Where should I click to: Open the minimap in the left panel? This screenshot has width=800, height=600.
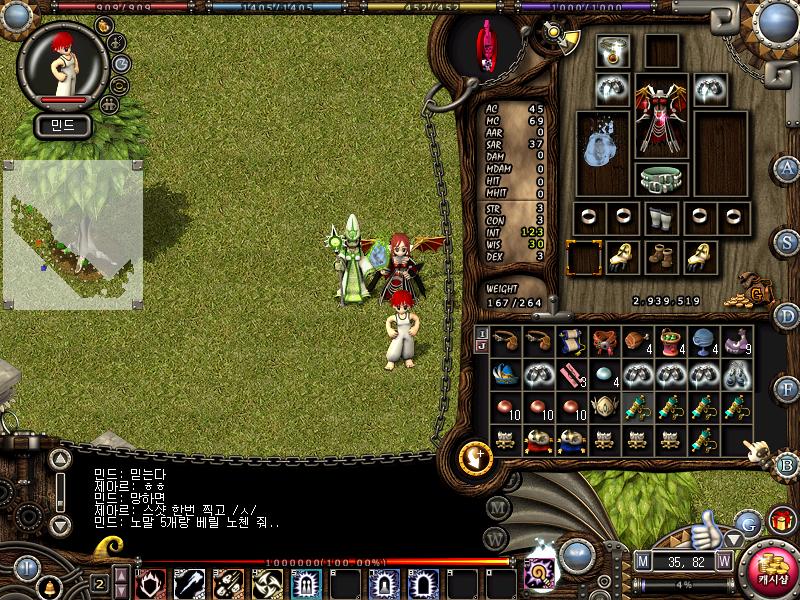pyautogui.click(x=72, y=233)
